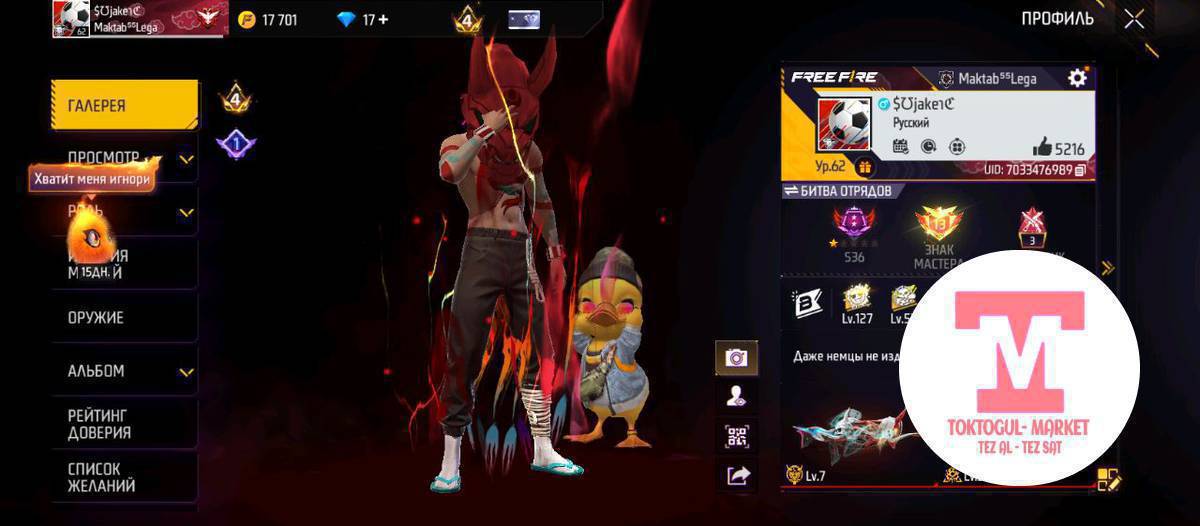Screen dimensions: 1200x526
Task: Tap the share arrow button
Action: click(x=736, y=476)
